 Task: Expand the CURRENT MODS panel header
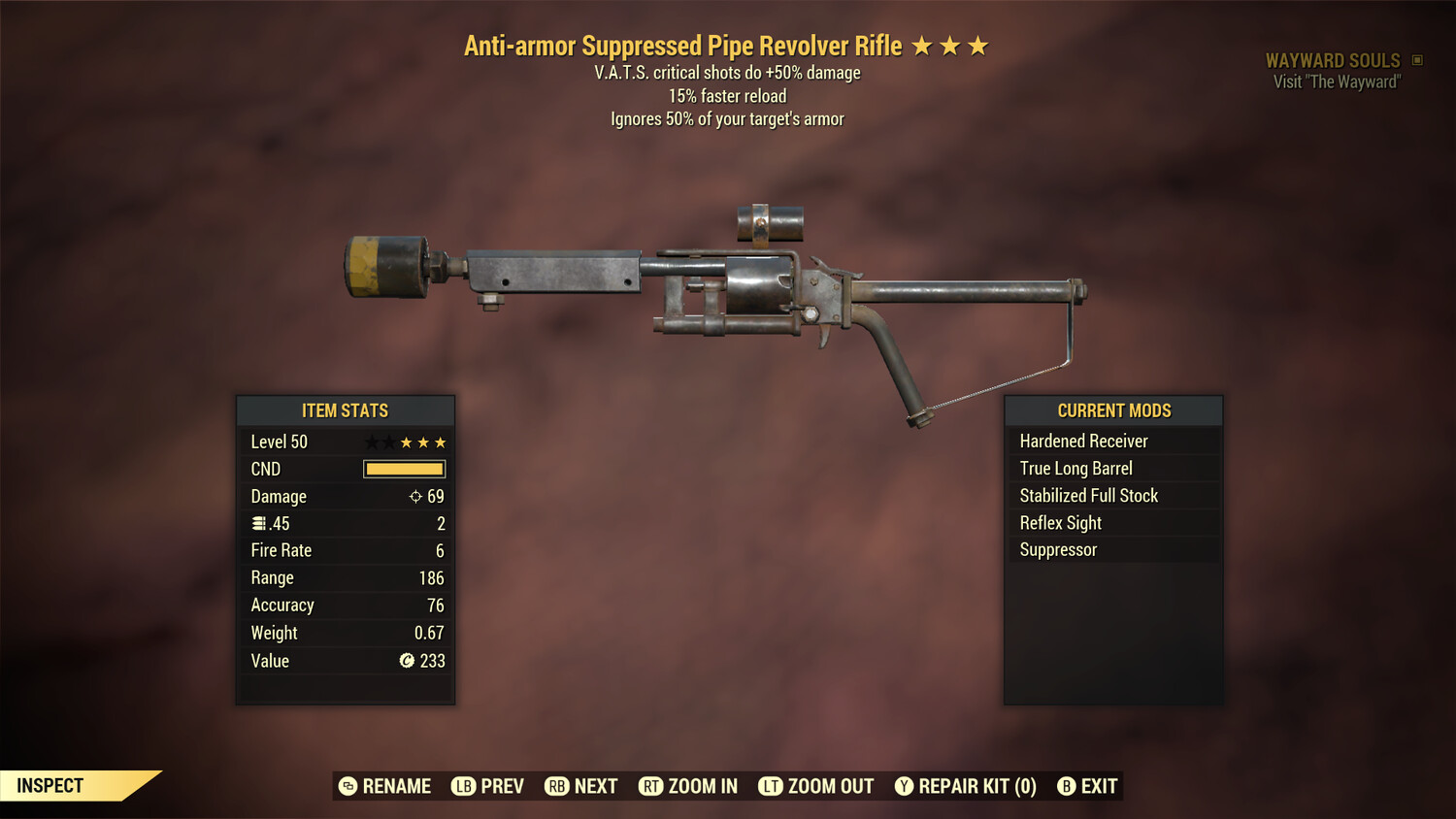[1112, 409]
